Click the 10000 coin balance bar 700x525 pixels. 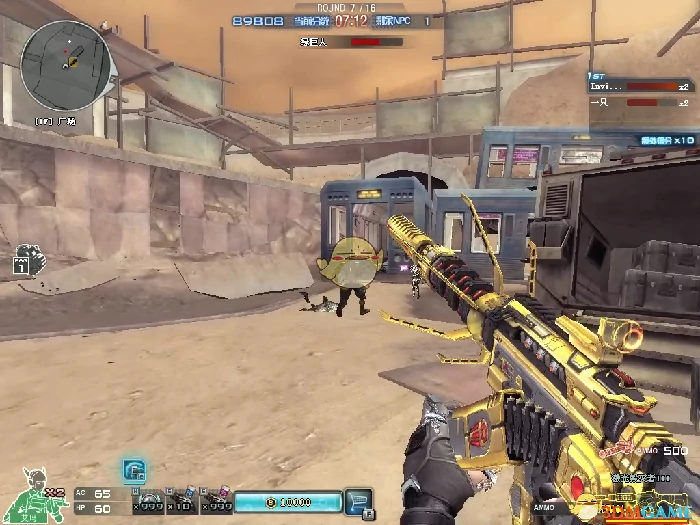[287, 501]
